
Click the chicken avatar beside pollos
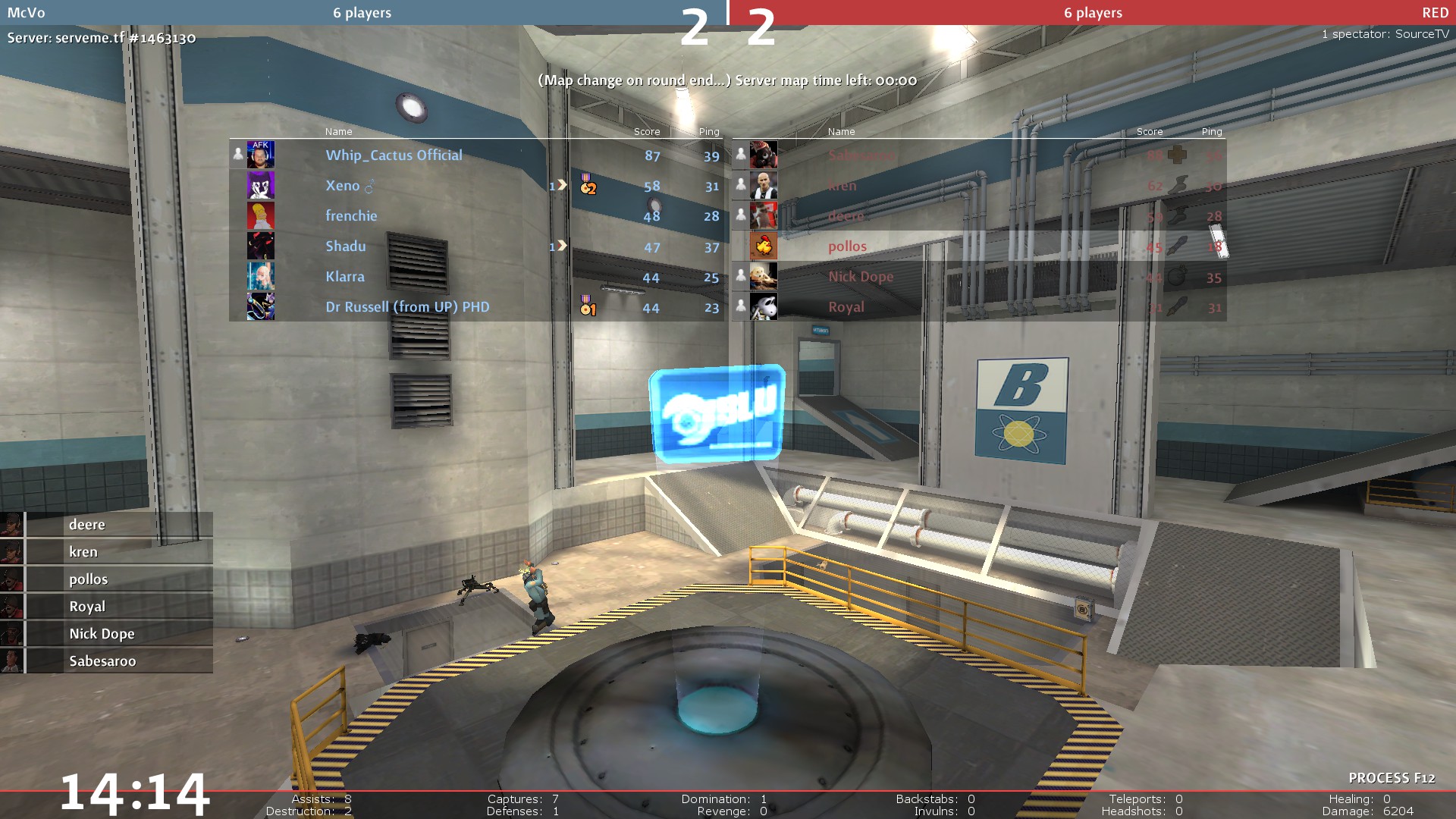pos(764,246)
